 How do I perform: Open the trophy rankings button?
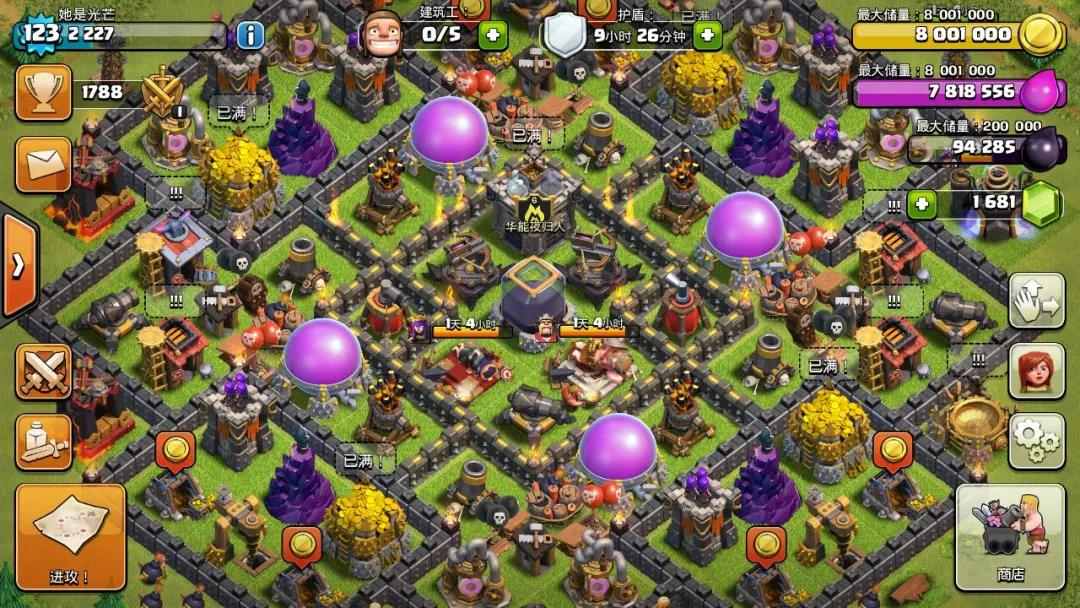(x=43, y=93)
